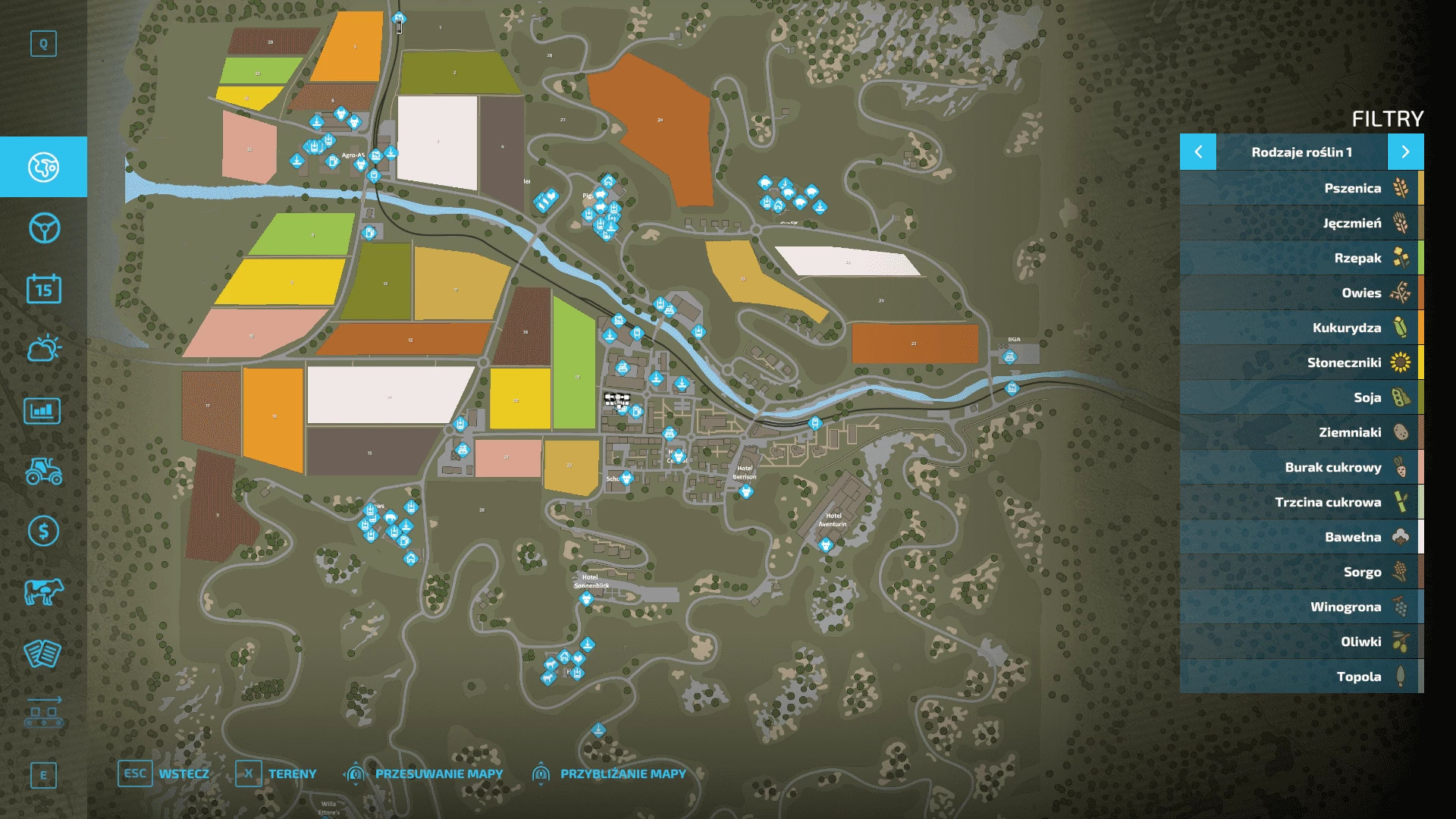
Task: Toggle Słoneczniki in the filter list
Action: pyautogui.click(x=1301, y=362)
